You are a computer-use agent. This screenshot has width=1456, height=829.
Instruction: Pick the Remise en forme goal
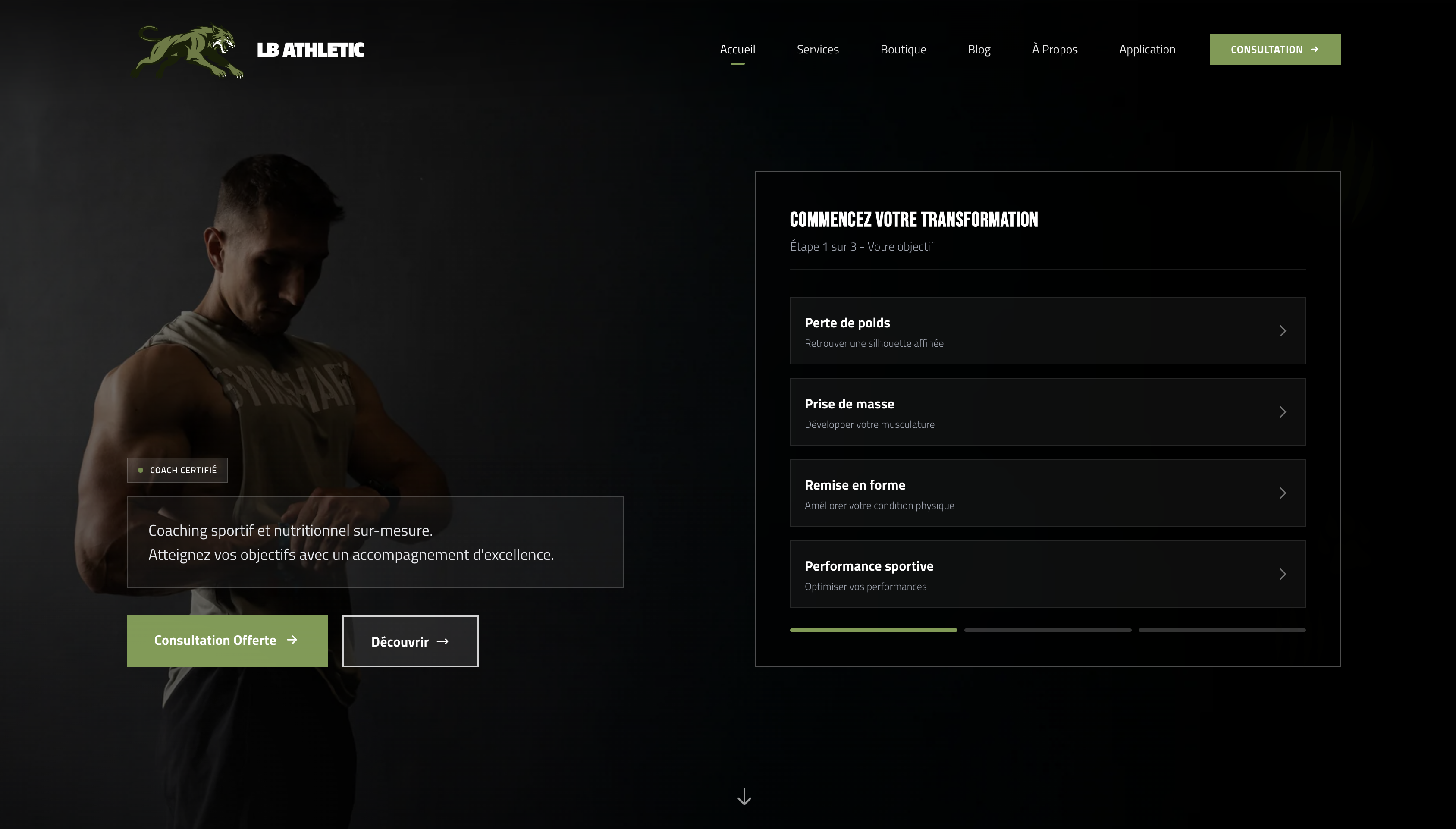pyautogui.click(x=1047, y=493)
